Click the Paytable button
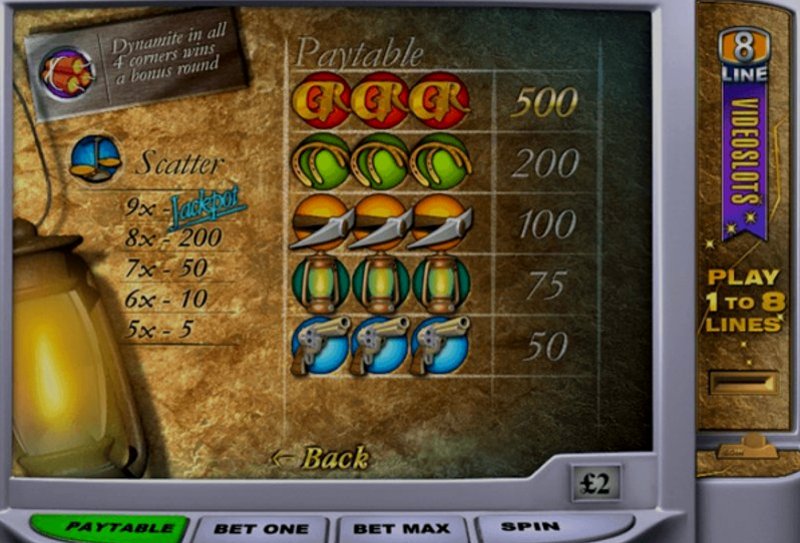 click(106, 527)
